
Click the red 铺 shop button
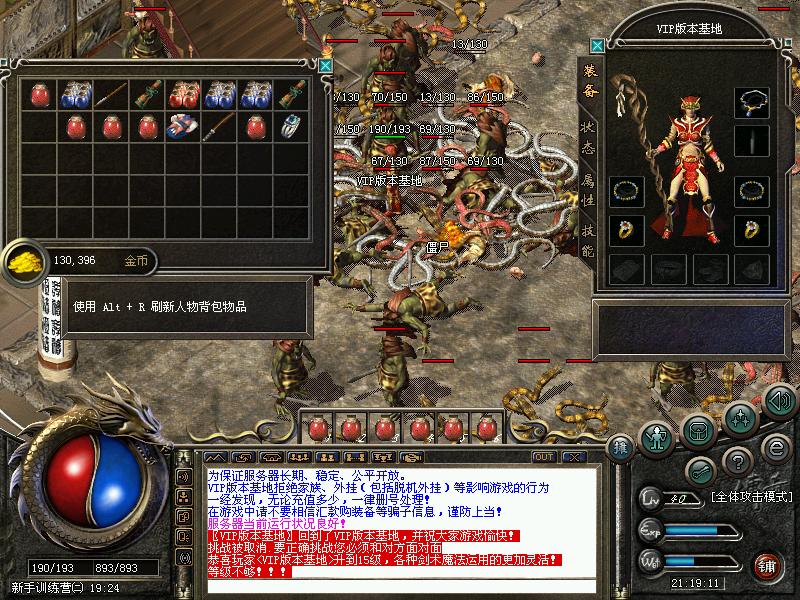767,566
